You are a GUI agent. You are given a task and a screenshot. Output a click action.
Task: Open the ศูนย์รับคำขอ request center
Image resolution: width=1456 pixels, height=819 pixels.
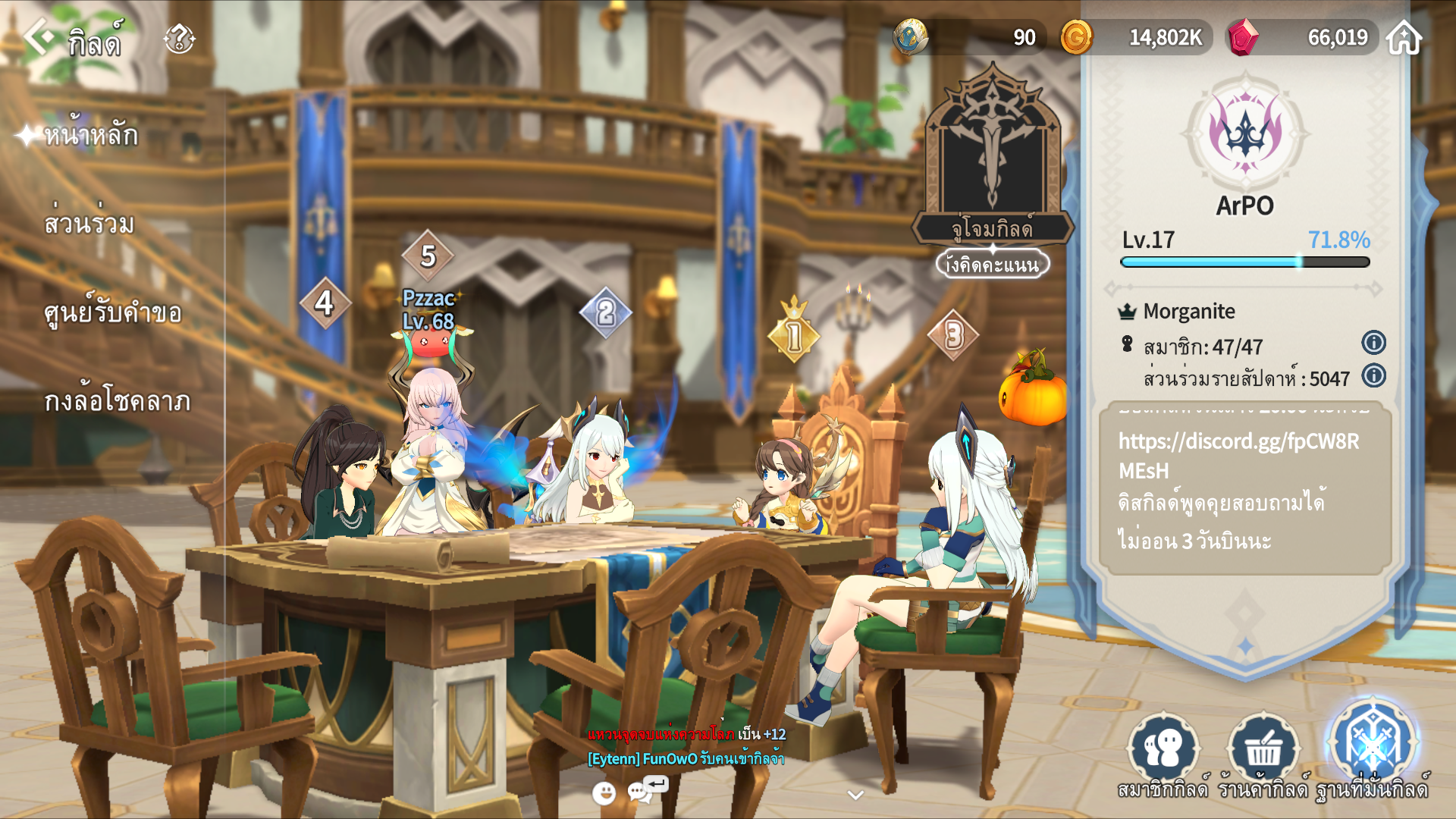(112, 312)
